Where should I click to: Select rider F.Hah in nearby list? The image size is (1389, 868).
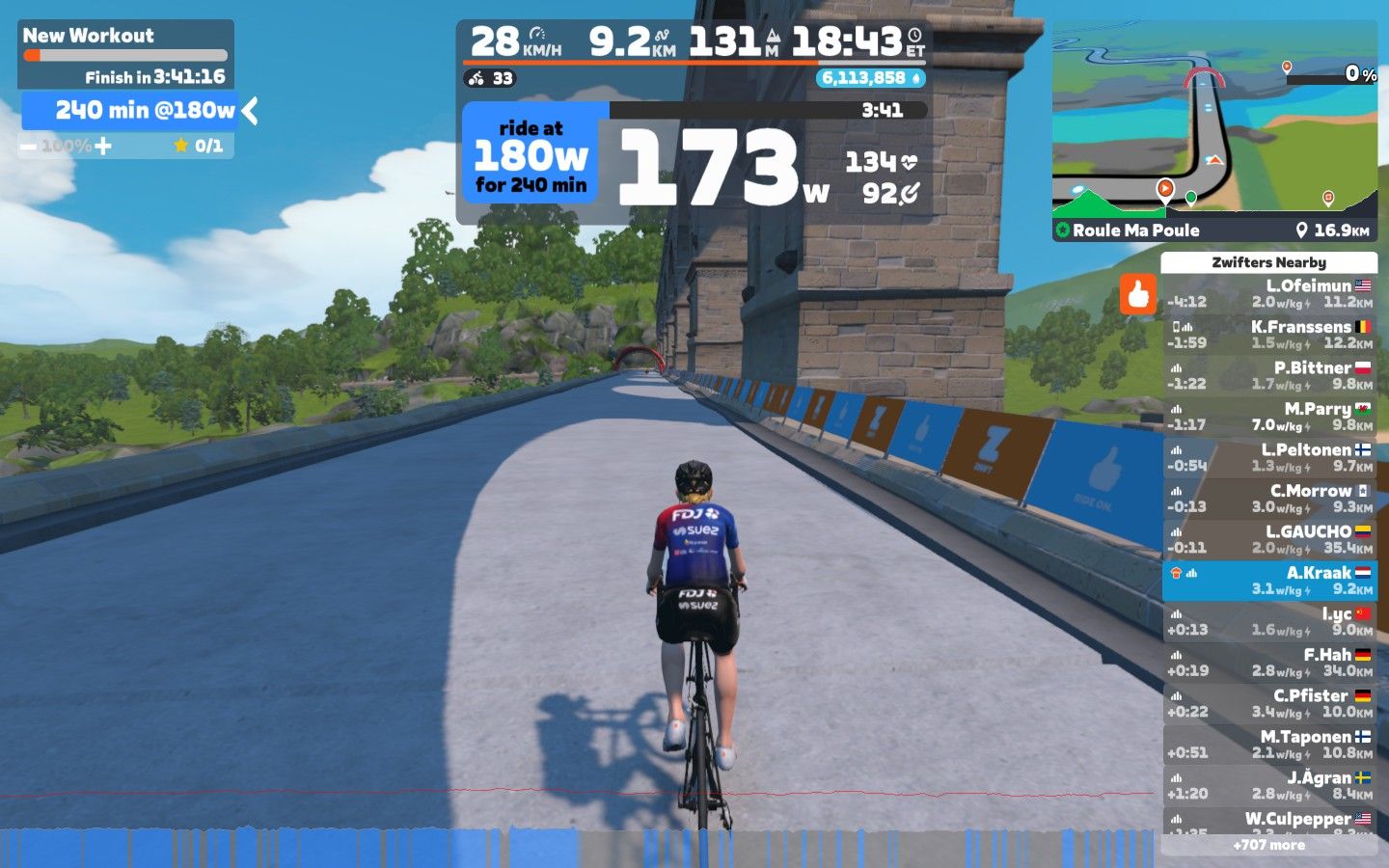[x=1268, y=663]
